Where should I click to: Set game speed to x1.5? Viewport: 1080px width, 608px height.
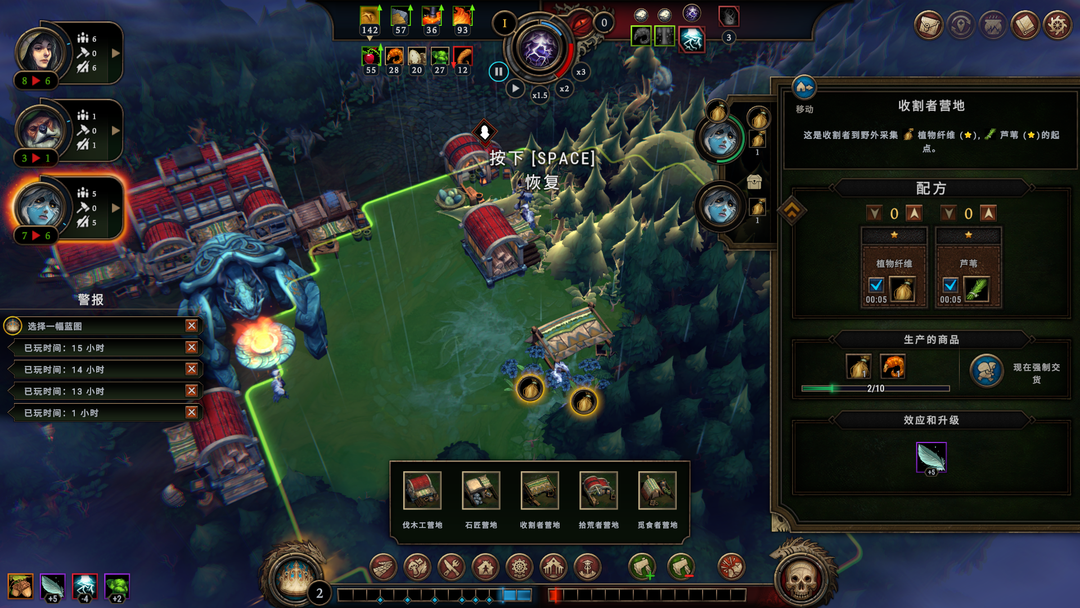tap(540, 95)
